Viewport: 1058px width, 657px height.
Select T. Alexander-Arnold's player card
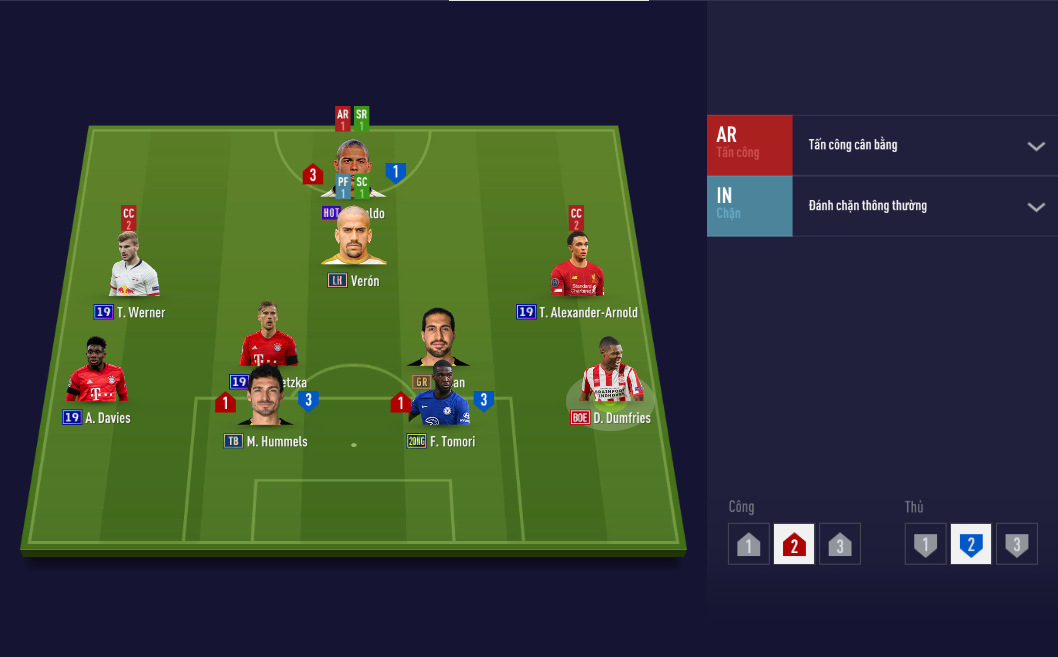(577, 269)
